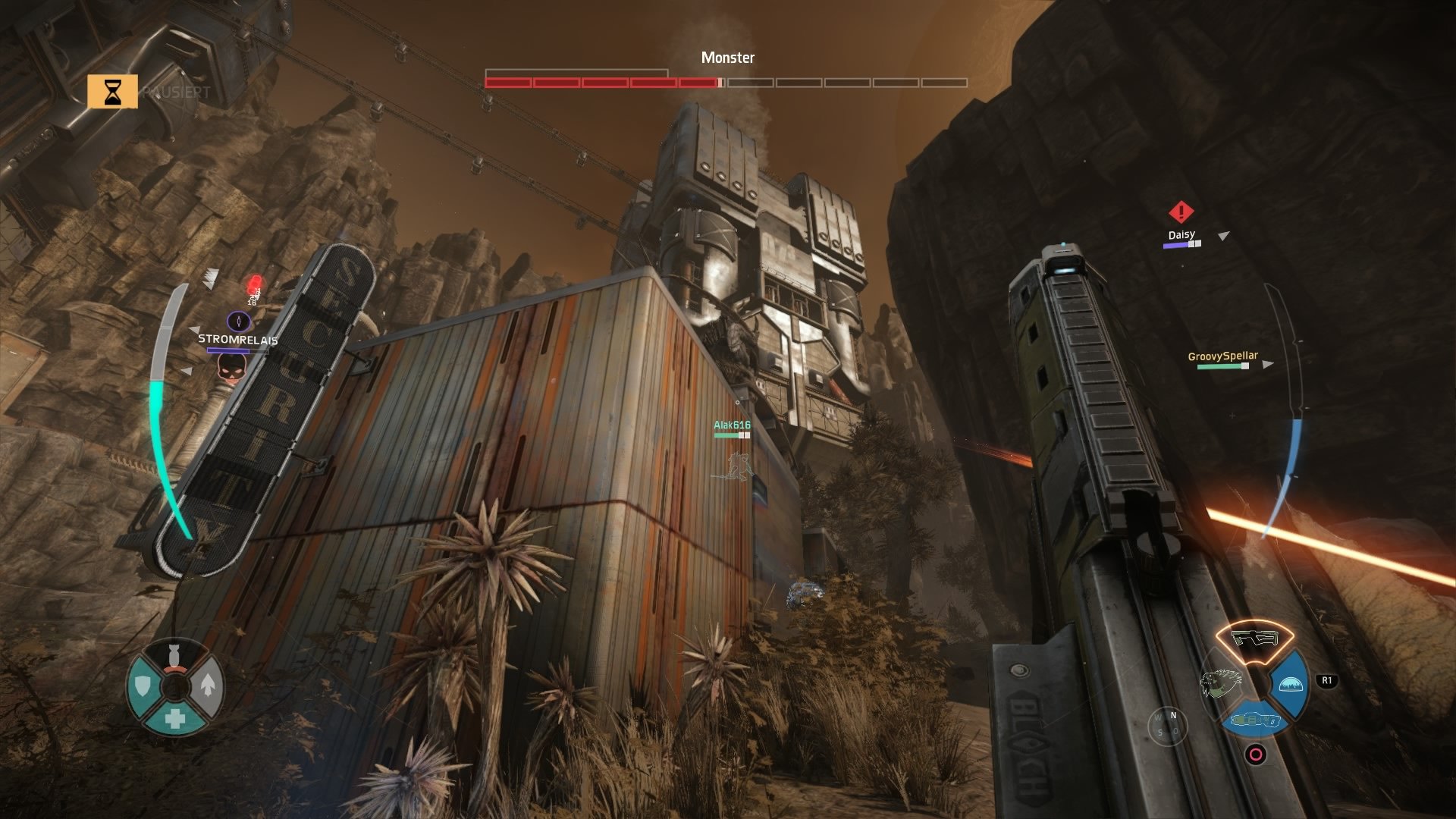The width and height of the screenshot is (1456, 819).
Task: Select the Alak616 teammate marker
Action: tap(732, 425)
